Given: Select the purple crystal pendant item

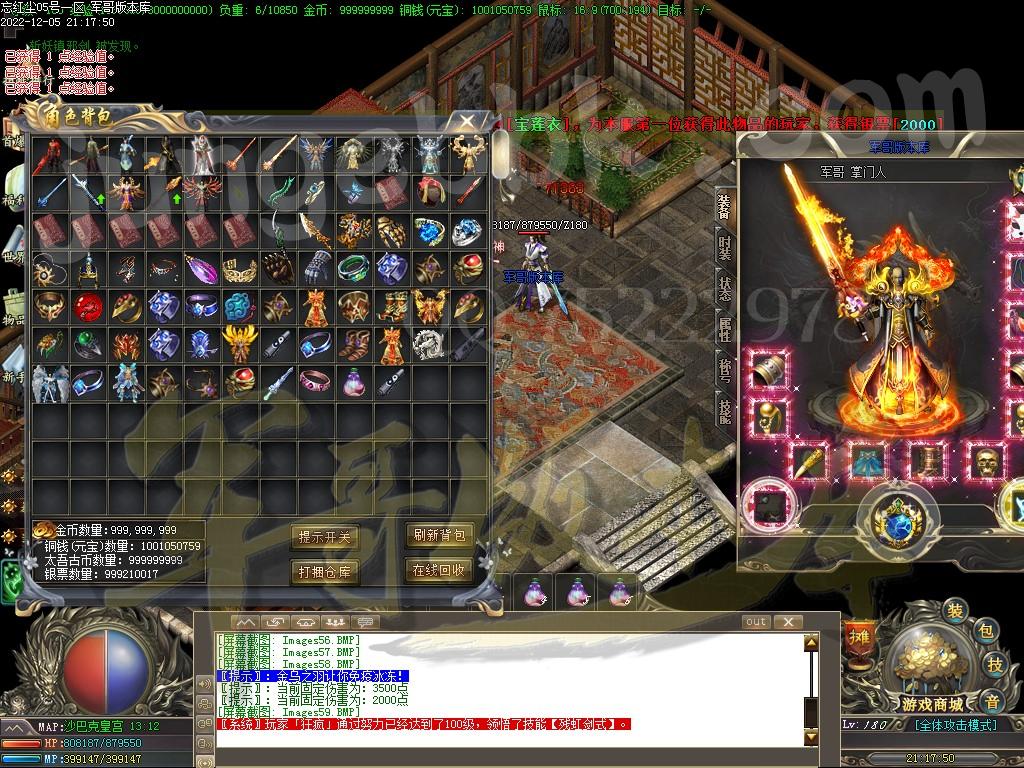Looking at the screenshot, I should click(202, 268).
